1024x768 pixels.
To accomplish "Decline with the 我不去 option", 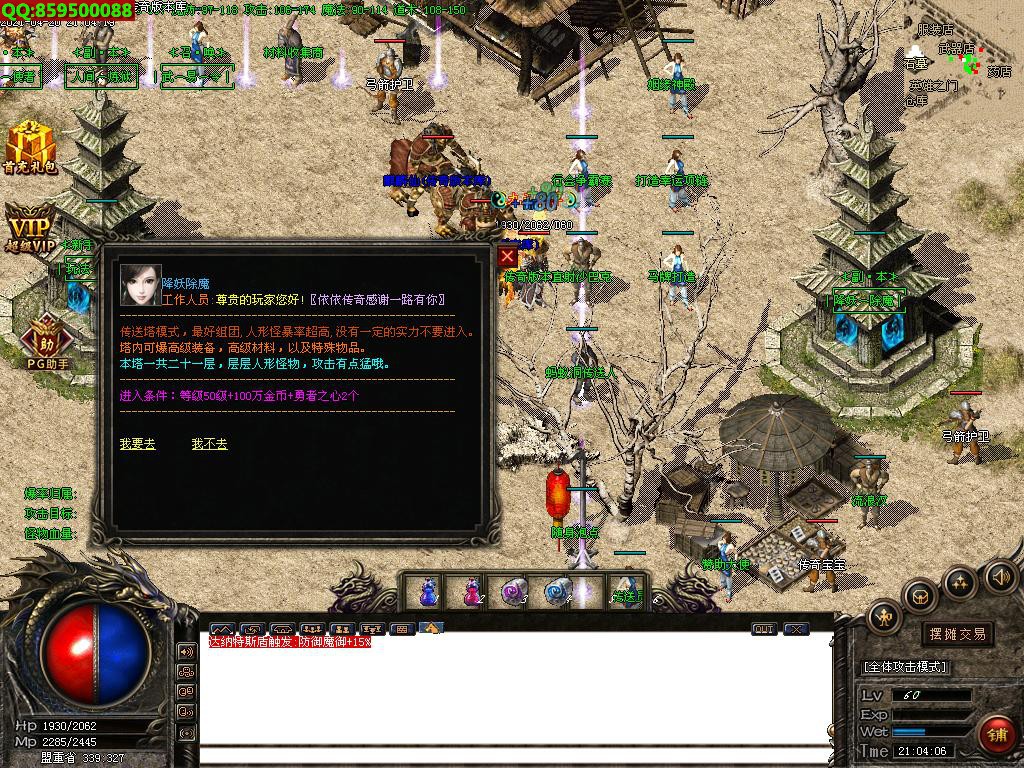I will click(209, 444).
